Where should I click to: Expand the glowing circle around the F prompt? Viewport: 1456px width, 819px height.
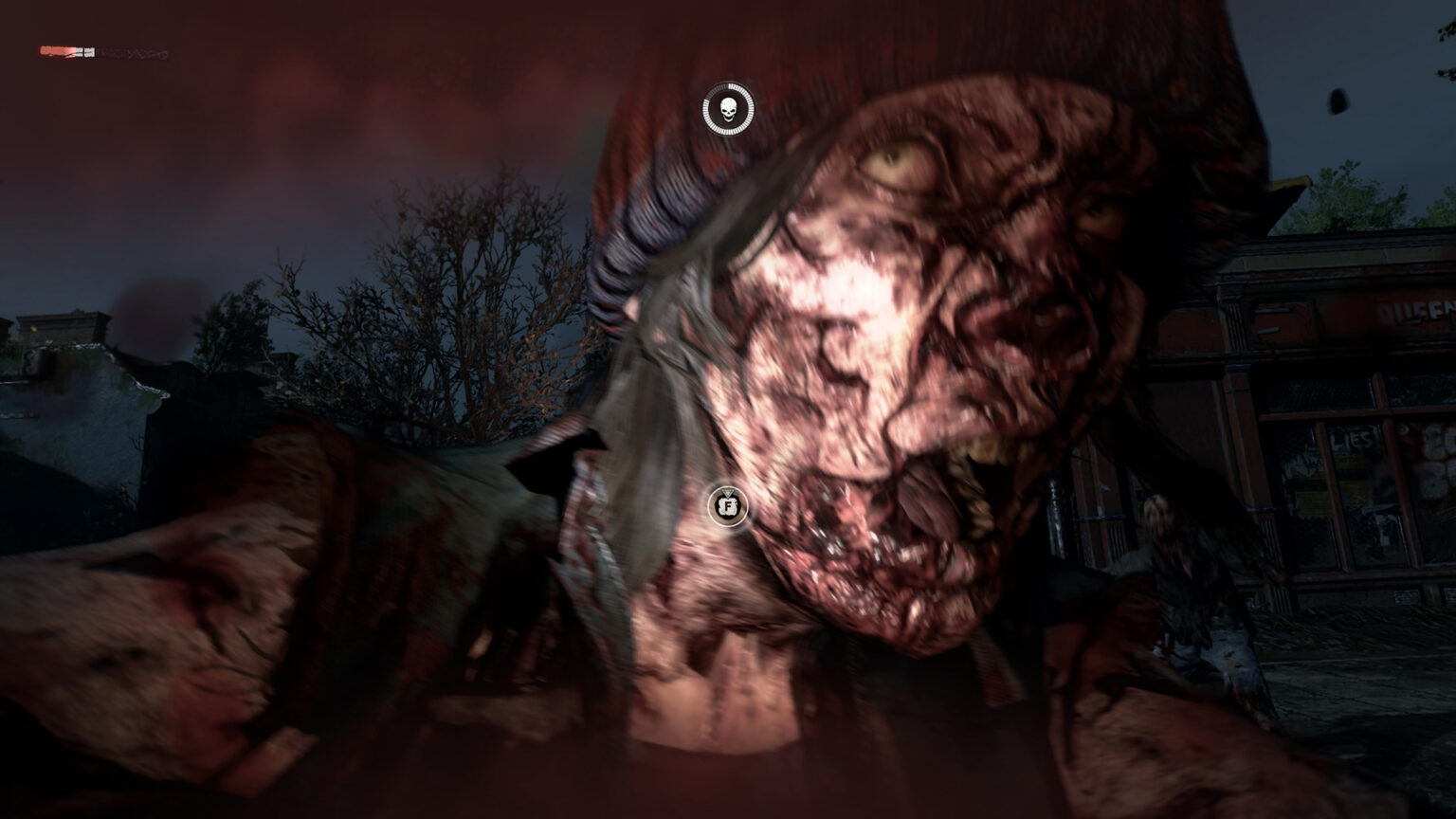click(x=727, y=506)
